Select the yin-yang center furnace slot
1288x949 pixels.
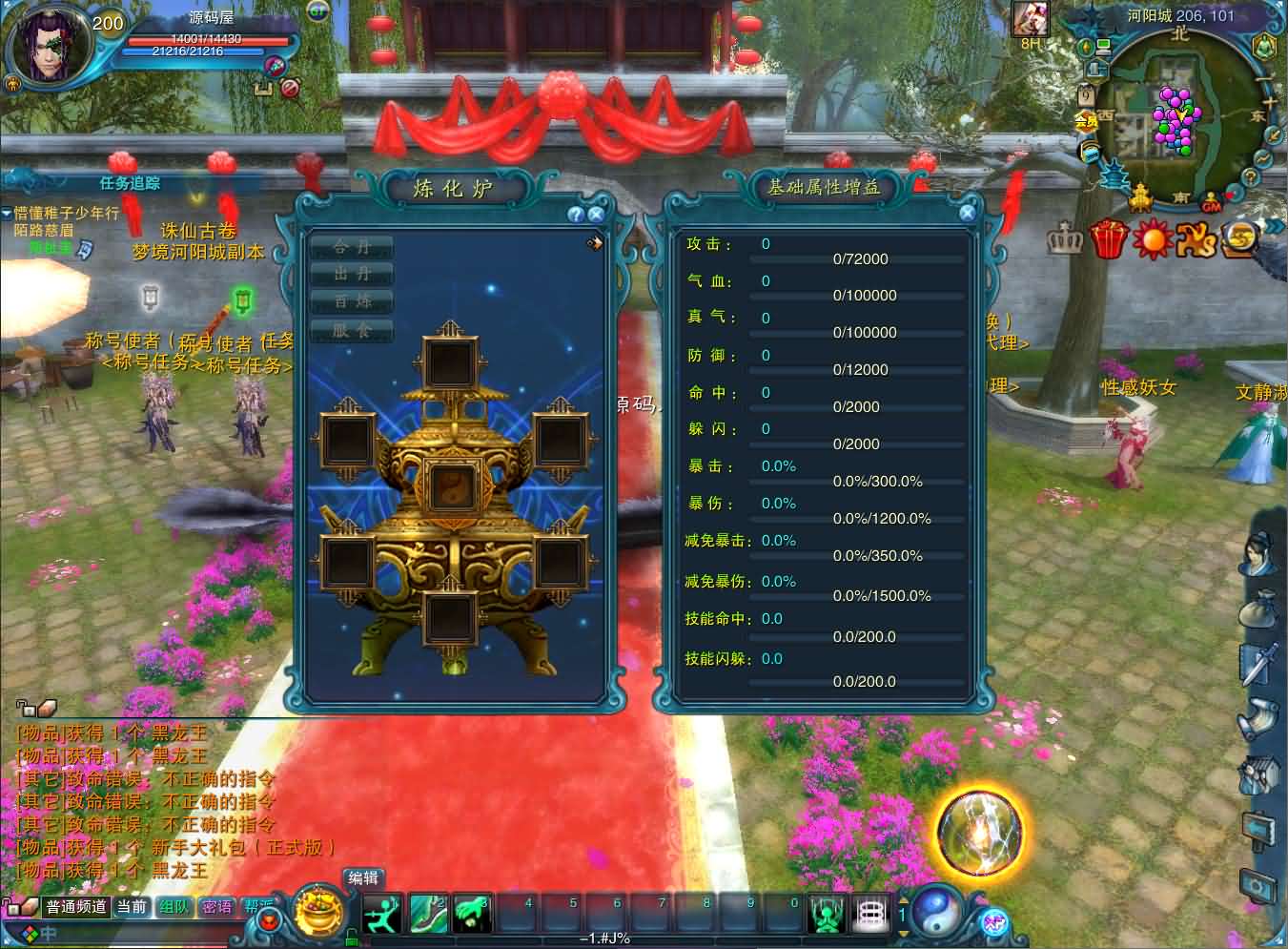[453, 486]
